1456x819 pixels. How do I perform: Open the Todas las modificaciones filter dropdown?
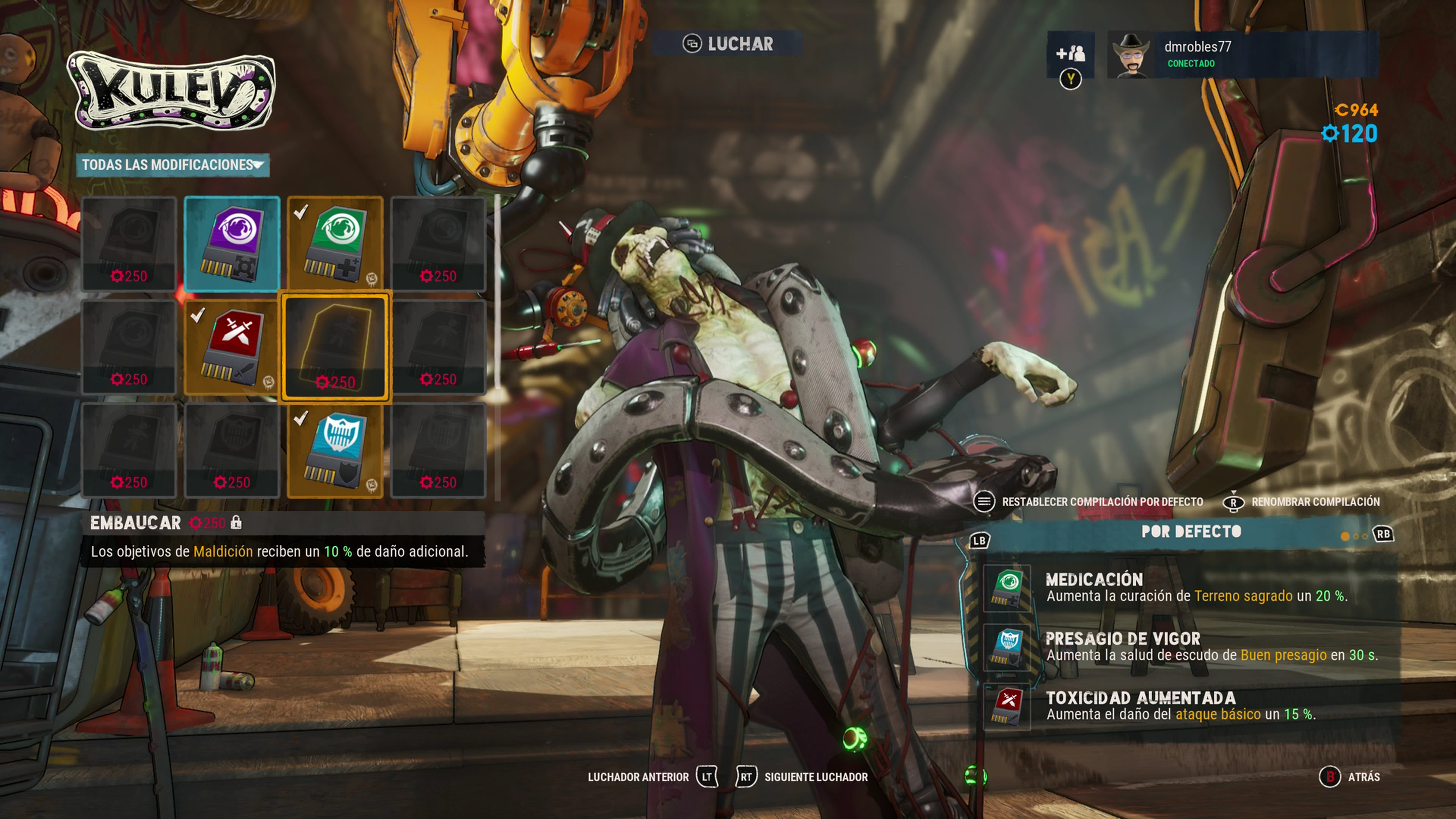click(173, 165)
